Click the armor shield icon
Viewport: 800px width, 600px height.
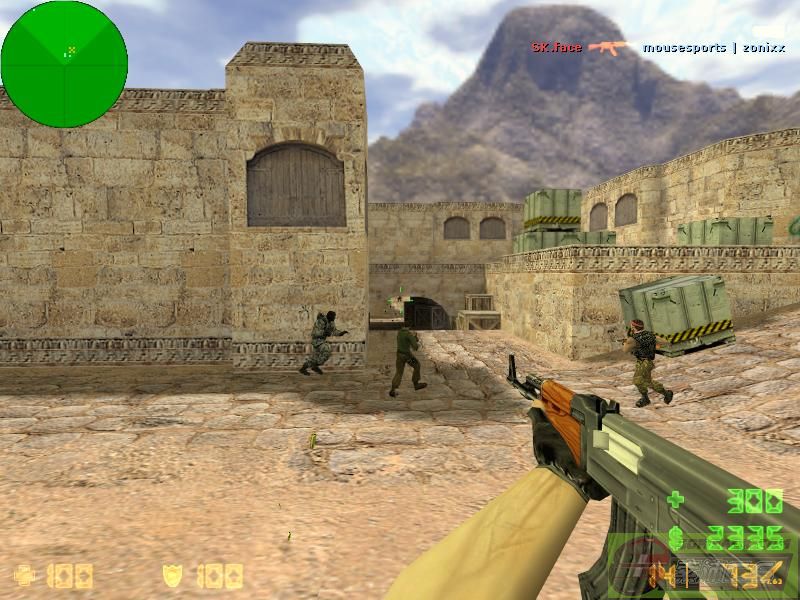point(172,575)
